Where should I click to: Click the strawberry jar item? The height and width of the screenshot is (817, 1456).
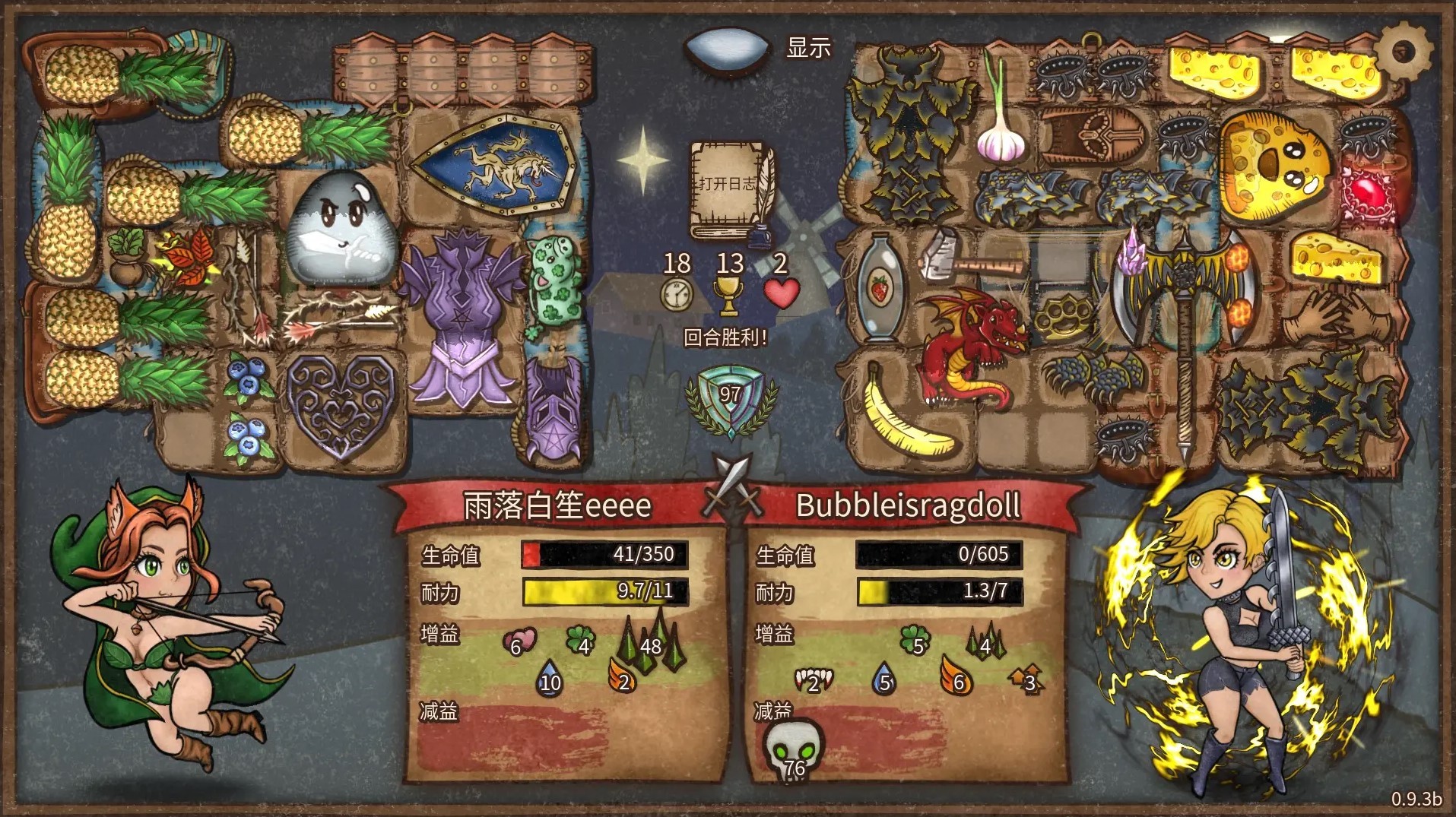880,288
